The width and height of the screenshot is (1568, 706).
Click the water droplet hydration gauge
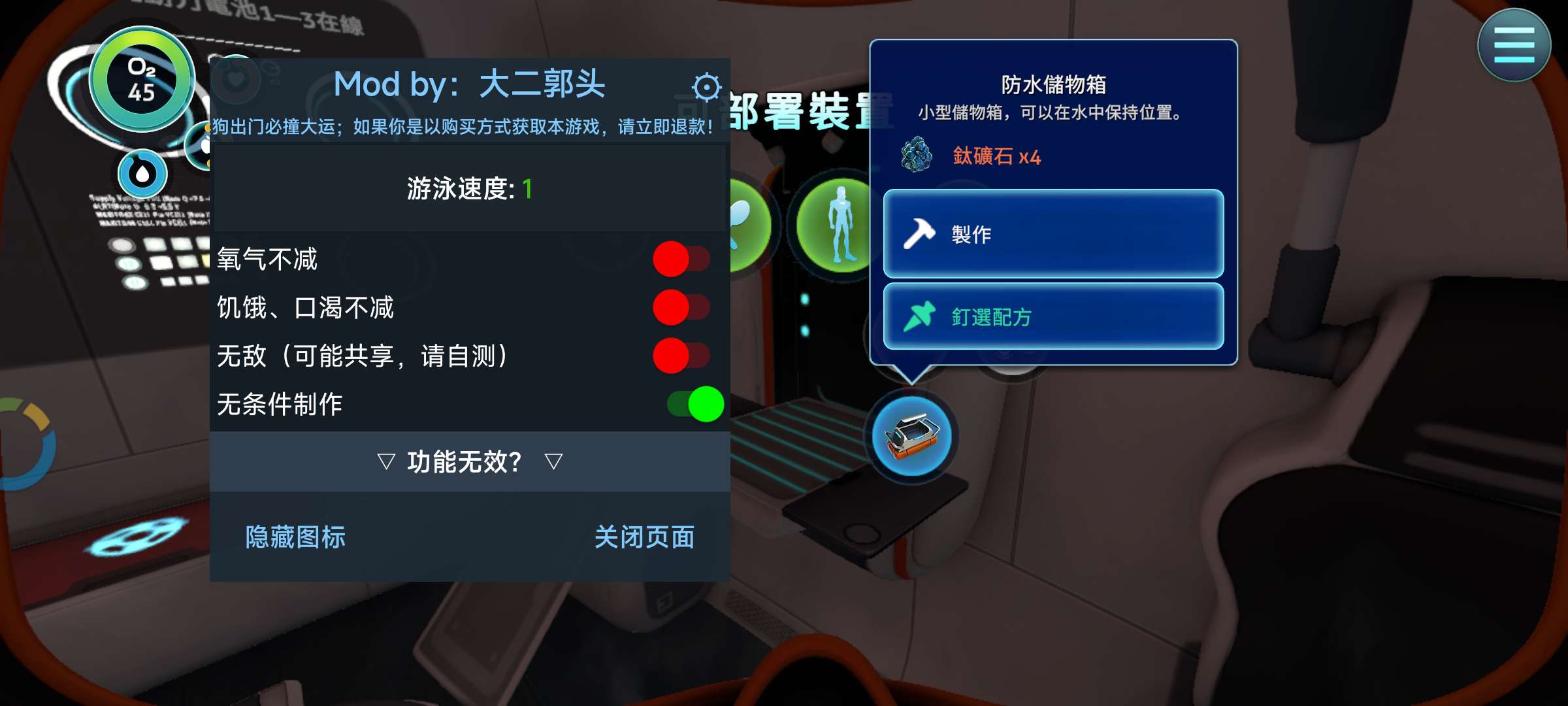[142, 173]
